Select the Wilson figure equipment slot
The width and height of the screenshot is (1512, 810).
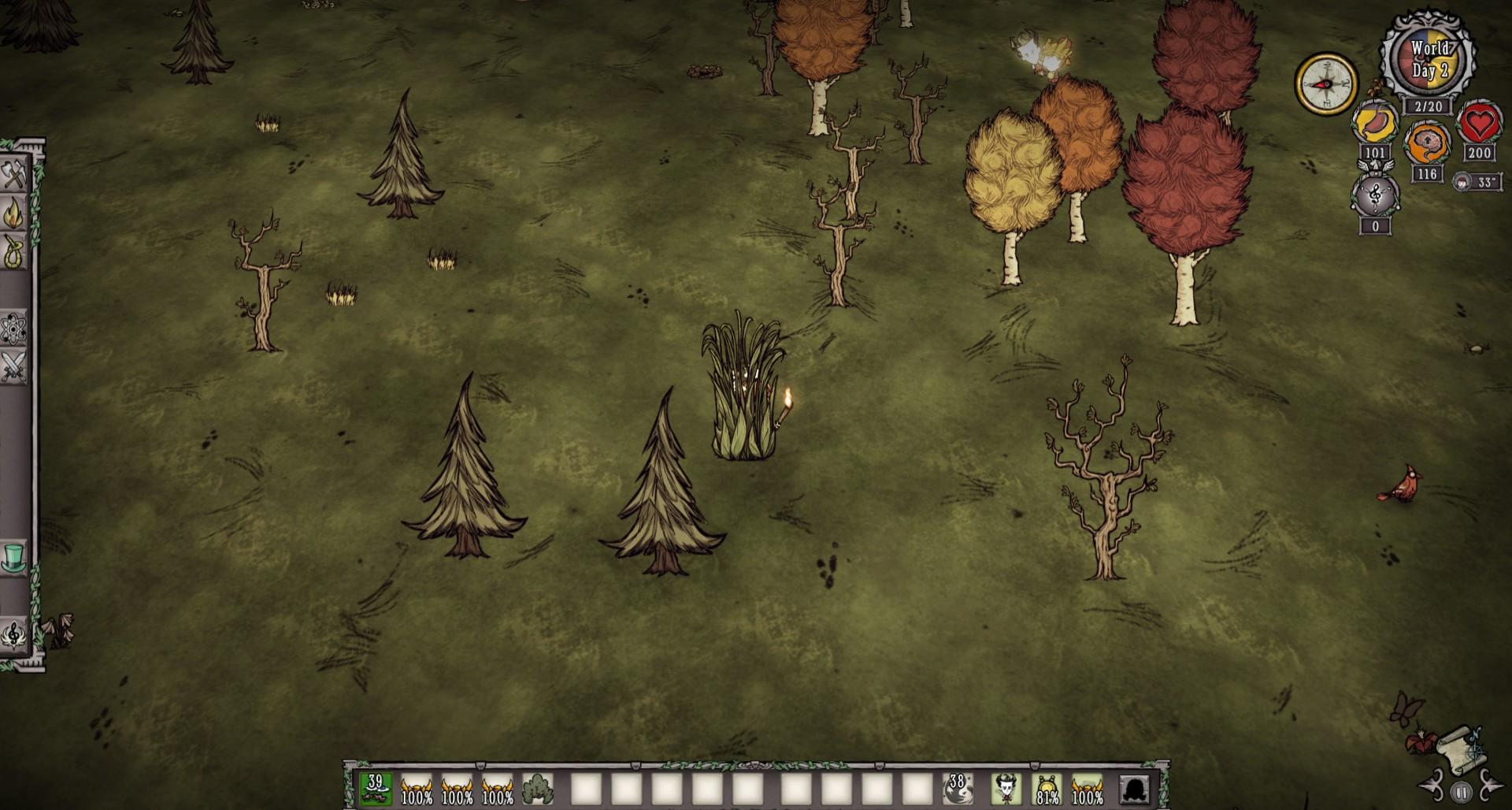click(x=1006, y=789)
